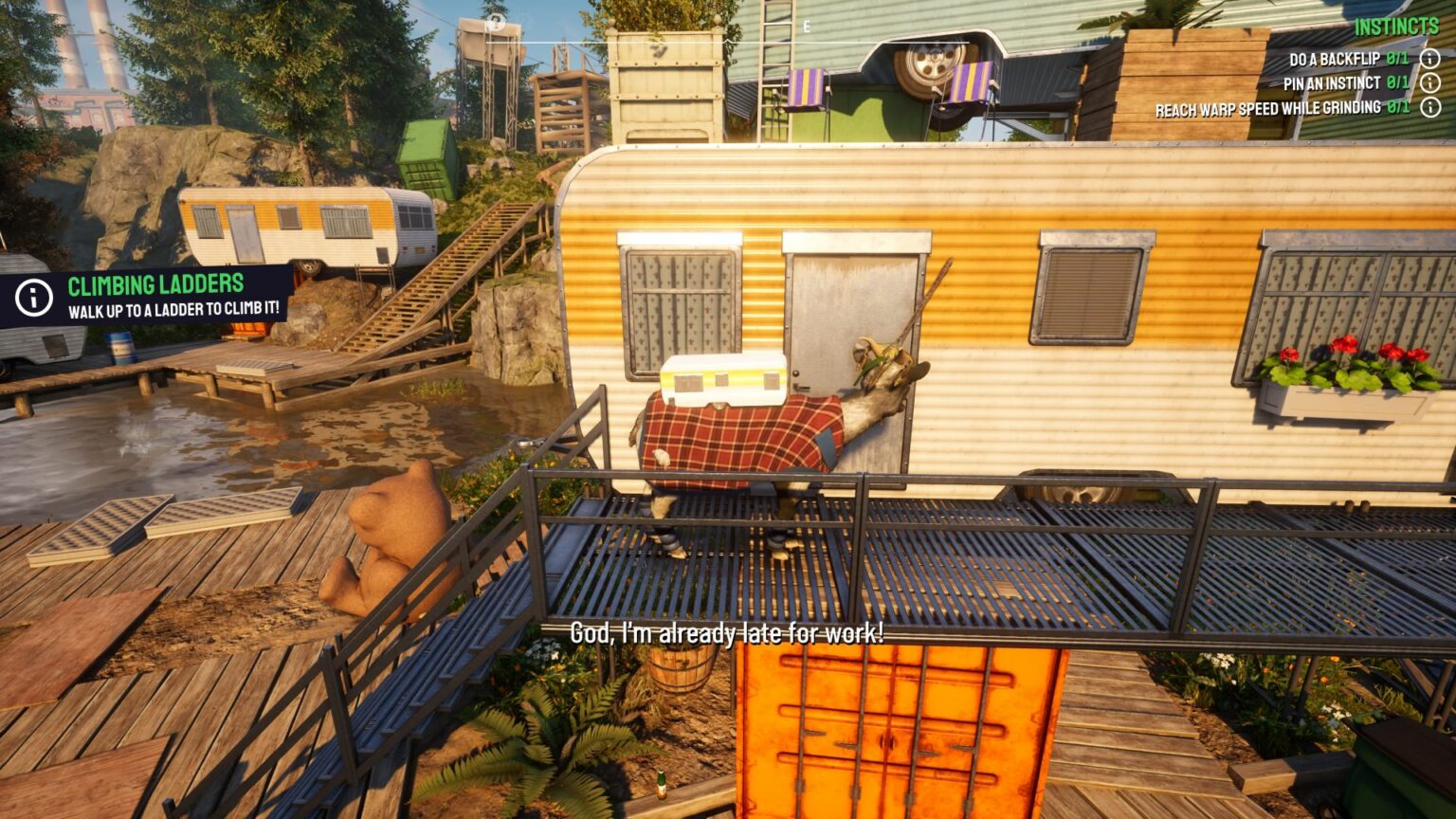Open info for Reach Warp Speed While Grinding

pyautogui.click(x=1430, y=107)
